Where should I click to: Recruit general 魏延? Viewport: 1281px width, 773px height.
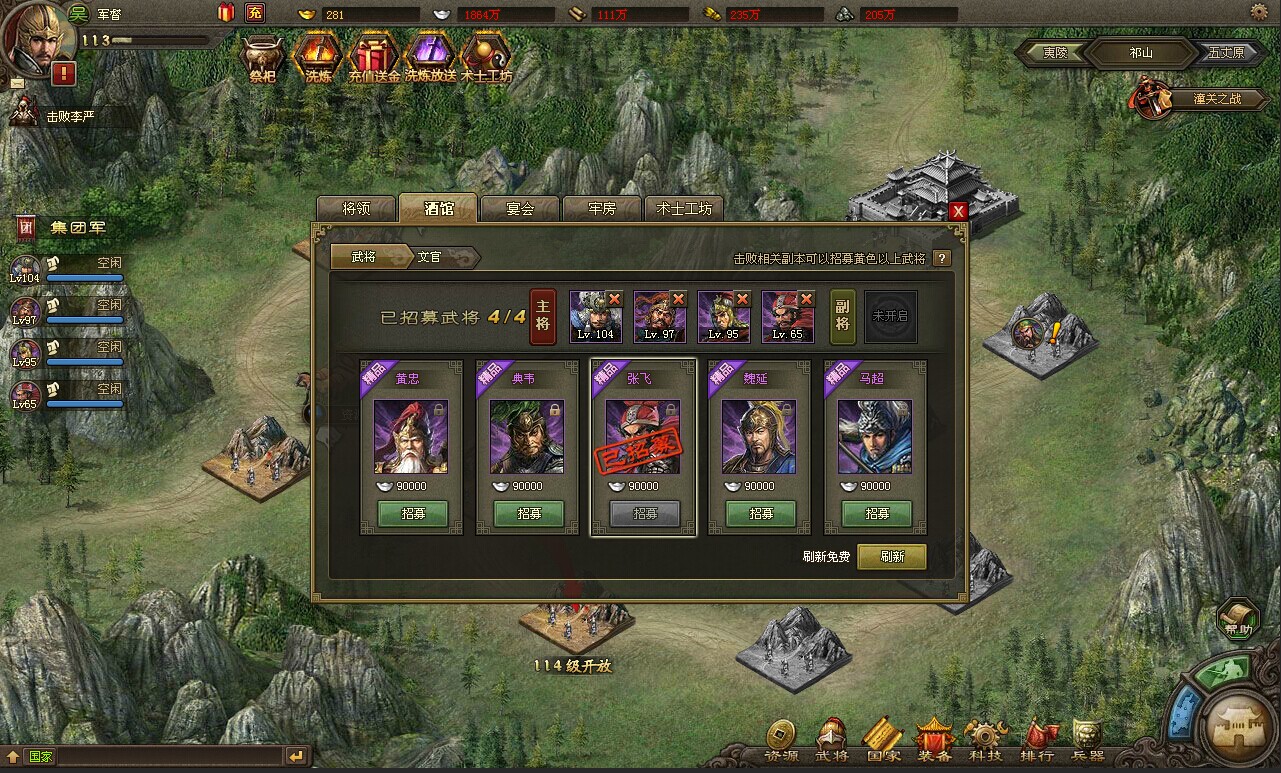[760, 513]
